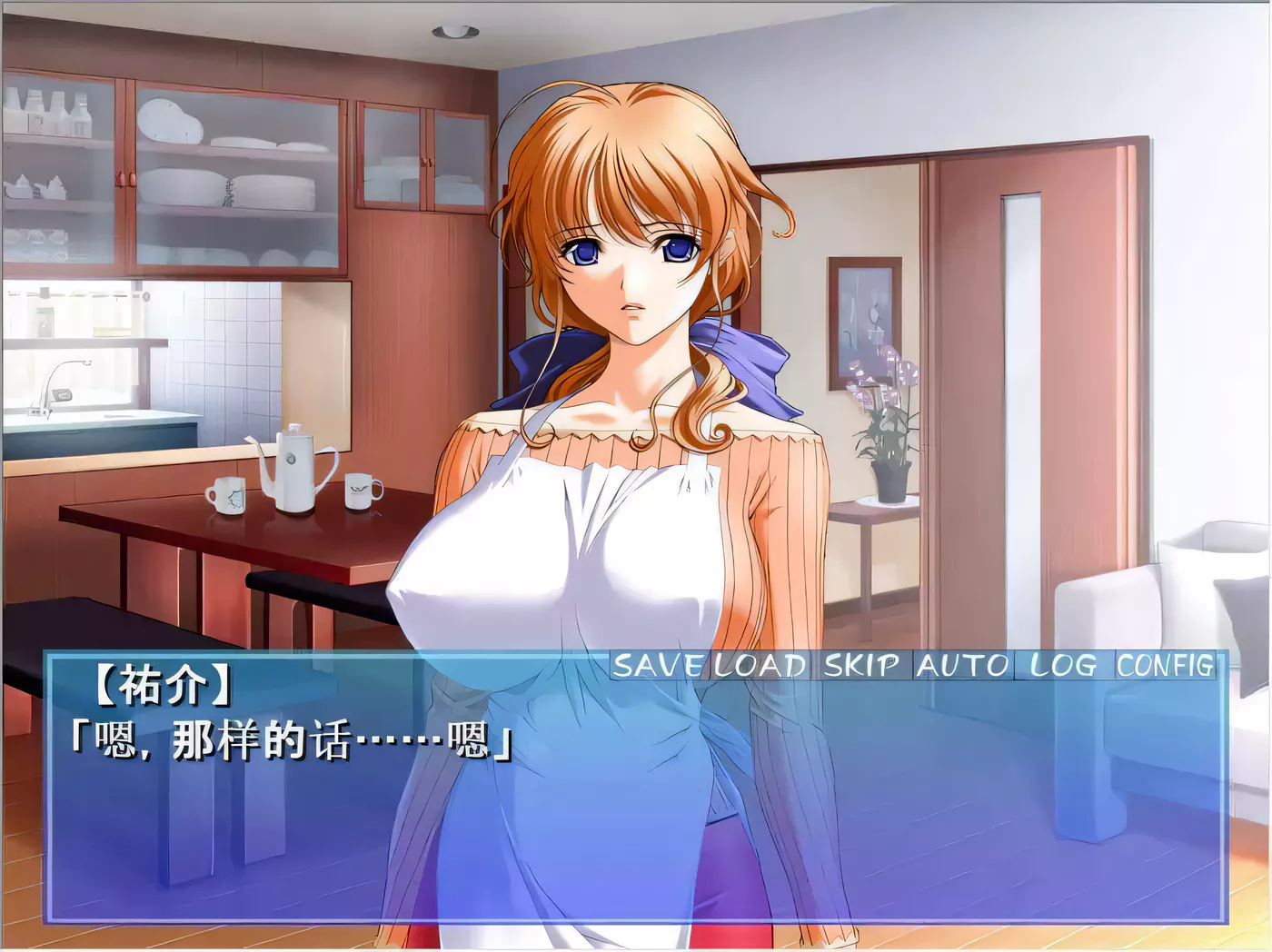Advance the dialogue text box

636,818
